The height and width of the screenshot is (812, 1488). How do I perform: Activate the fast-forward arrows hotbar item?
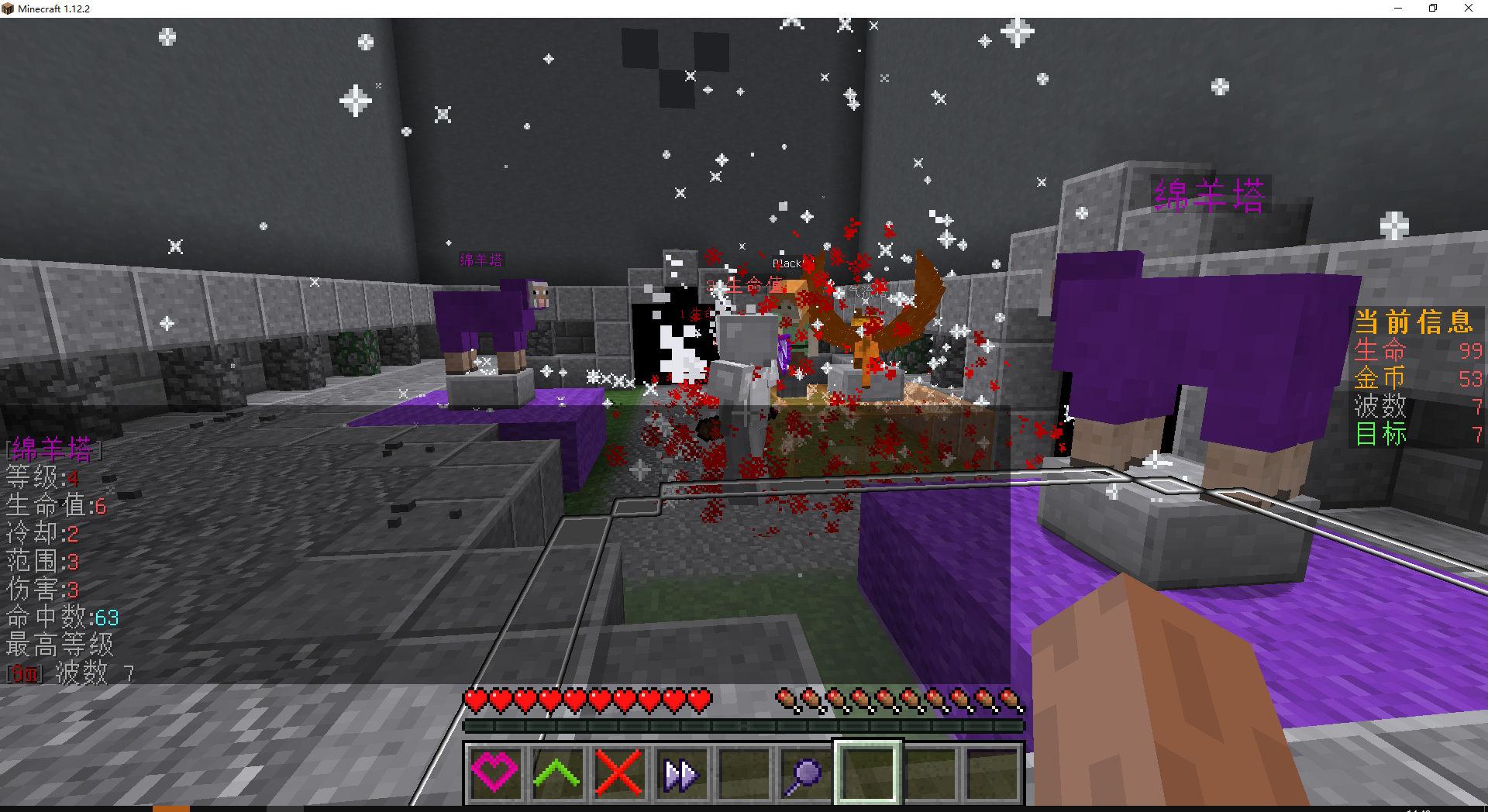pyautogui.click(x=680, y=772)
